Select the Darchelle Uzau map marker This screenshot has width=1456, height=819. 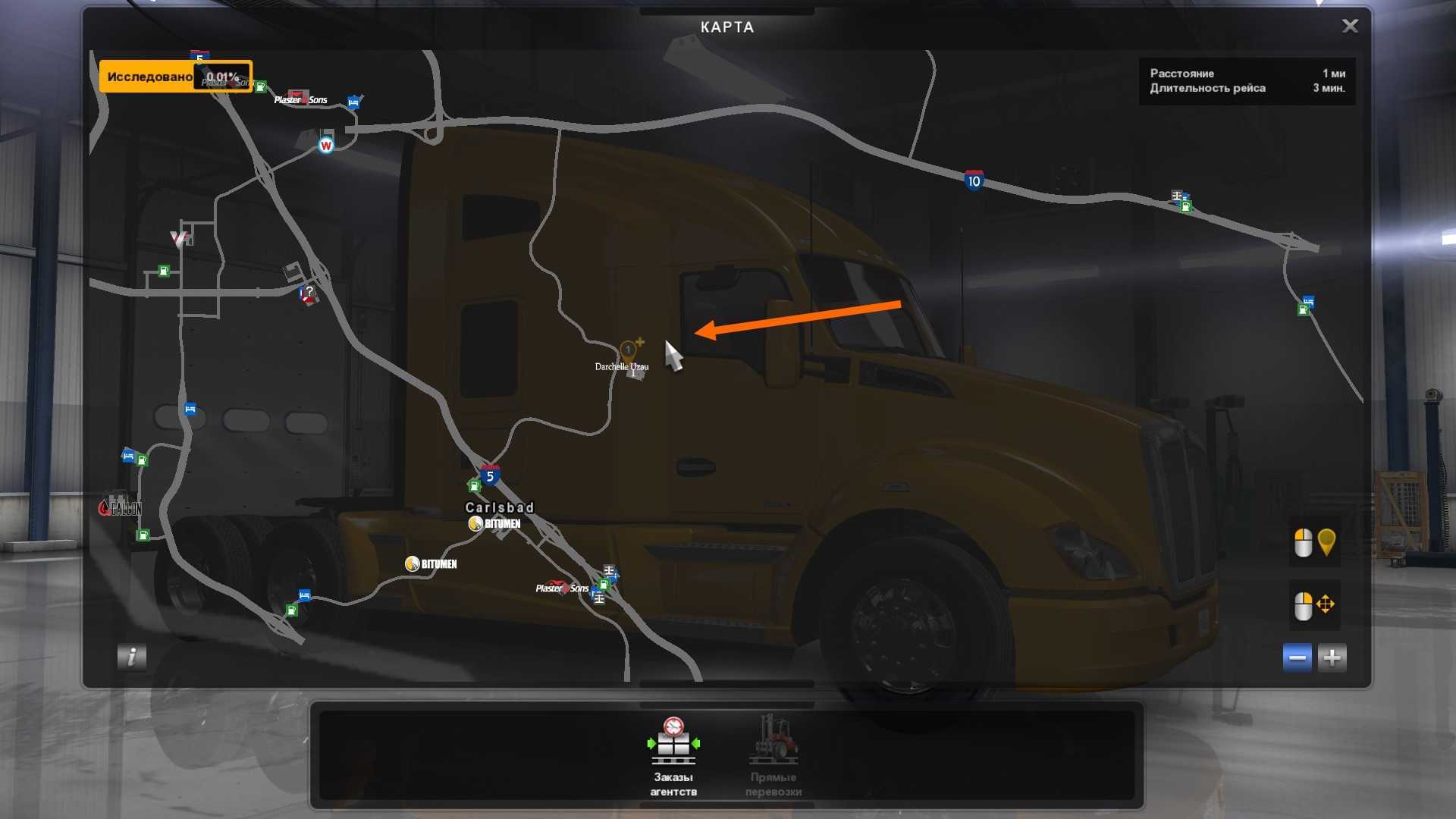629,351
